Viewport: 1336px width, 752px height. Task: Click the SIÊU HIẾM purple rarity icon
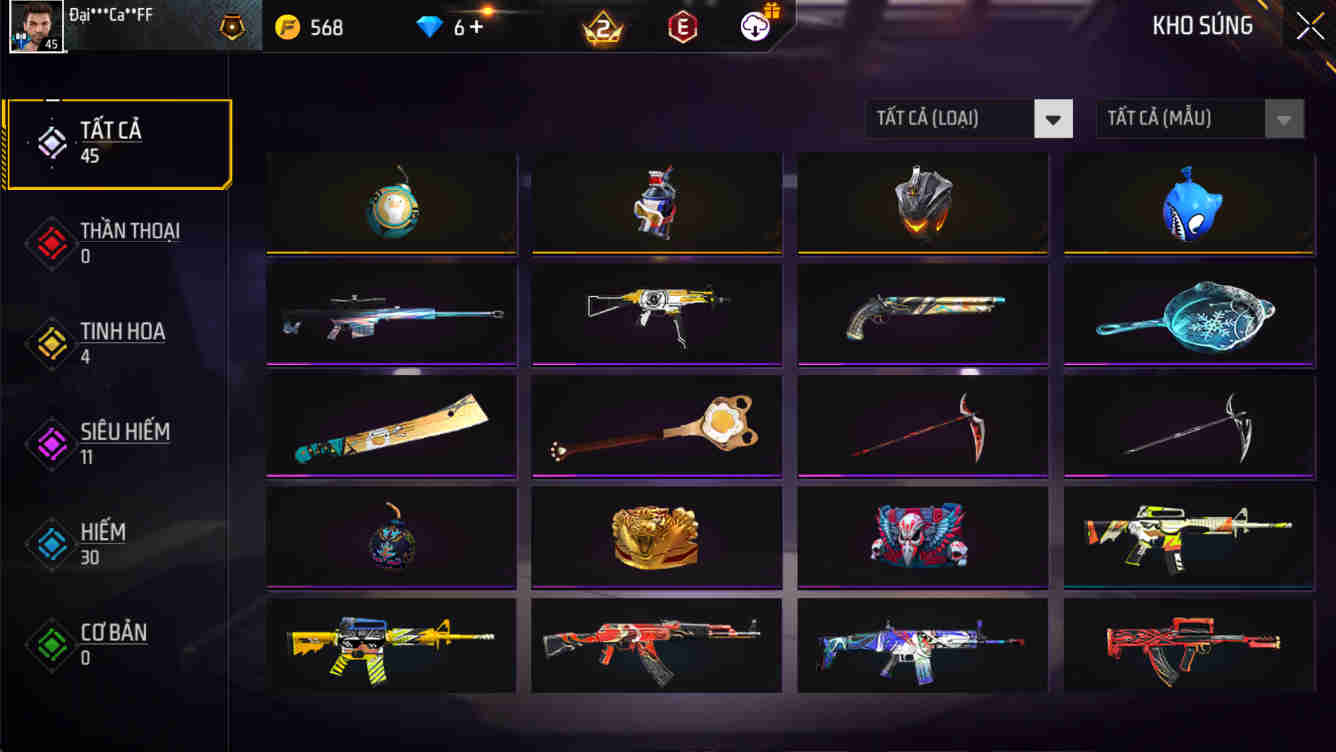tap(50, 444)
